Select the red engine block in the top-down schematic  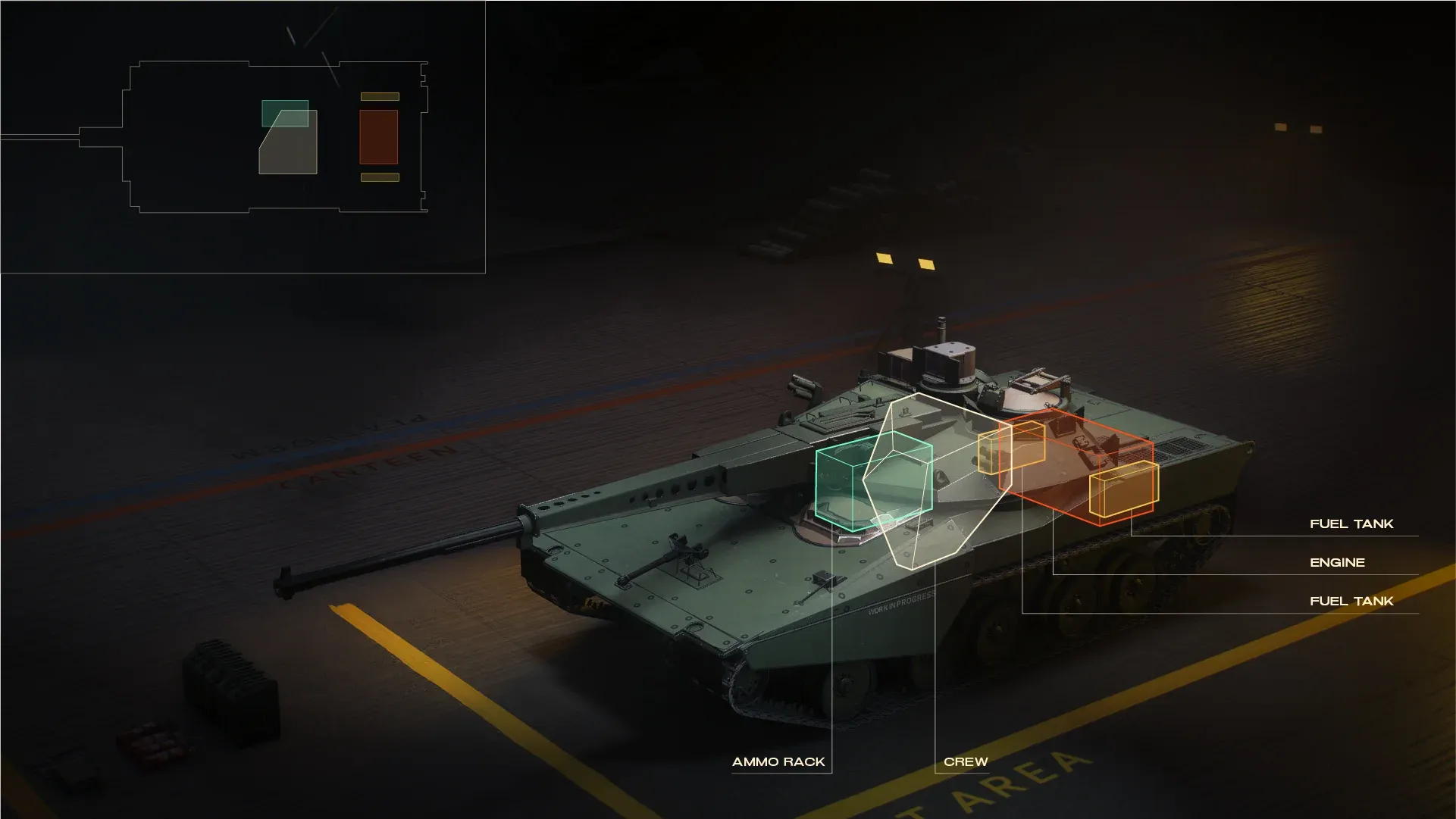pyautogui.click(x=378, y=137)
